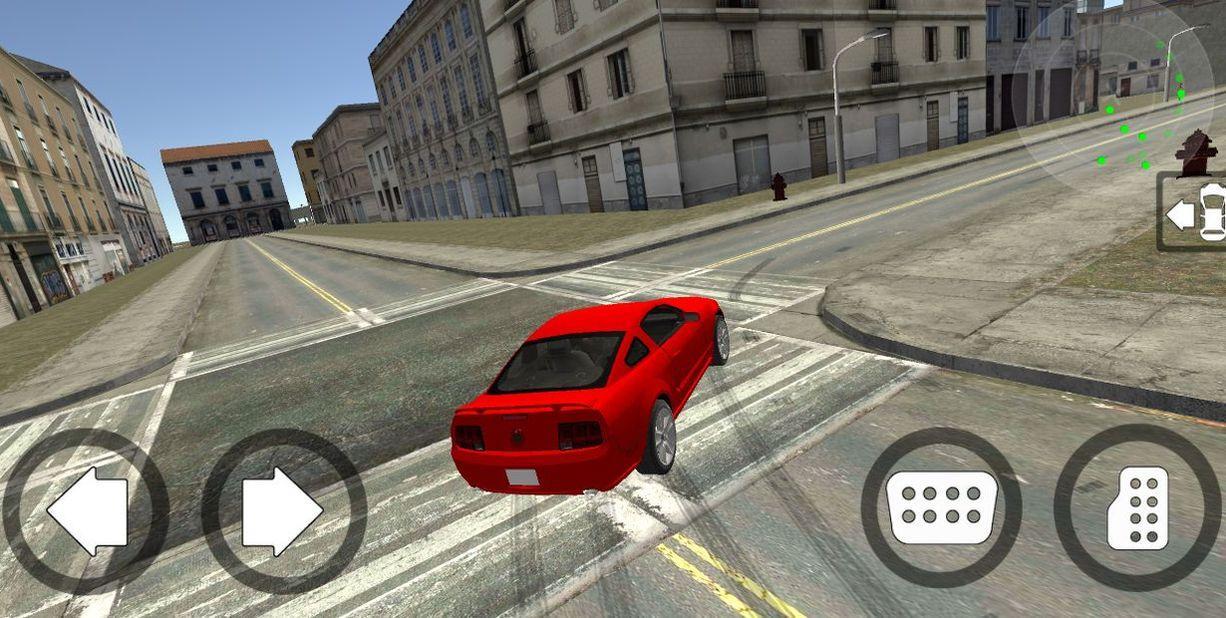The height and width of the screenshot is (618, 1226).
Task: Hit the brake pedal button
Action: click(941, 508)
